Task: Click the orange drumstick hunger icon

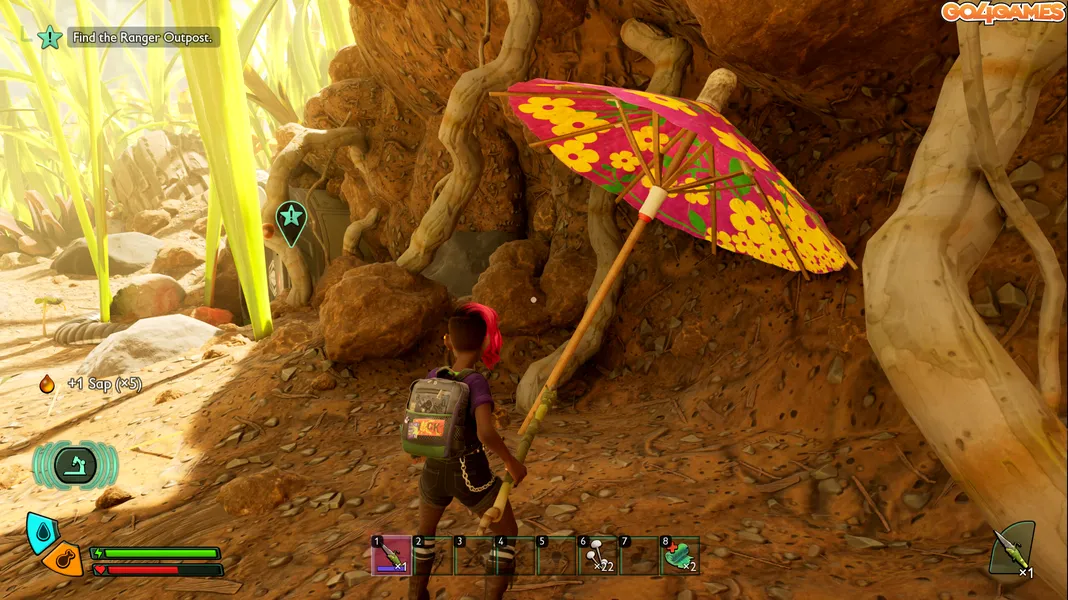Action: (65, 560)
